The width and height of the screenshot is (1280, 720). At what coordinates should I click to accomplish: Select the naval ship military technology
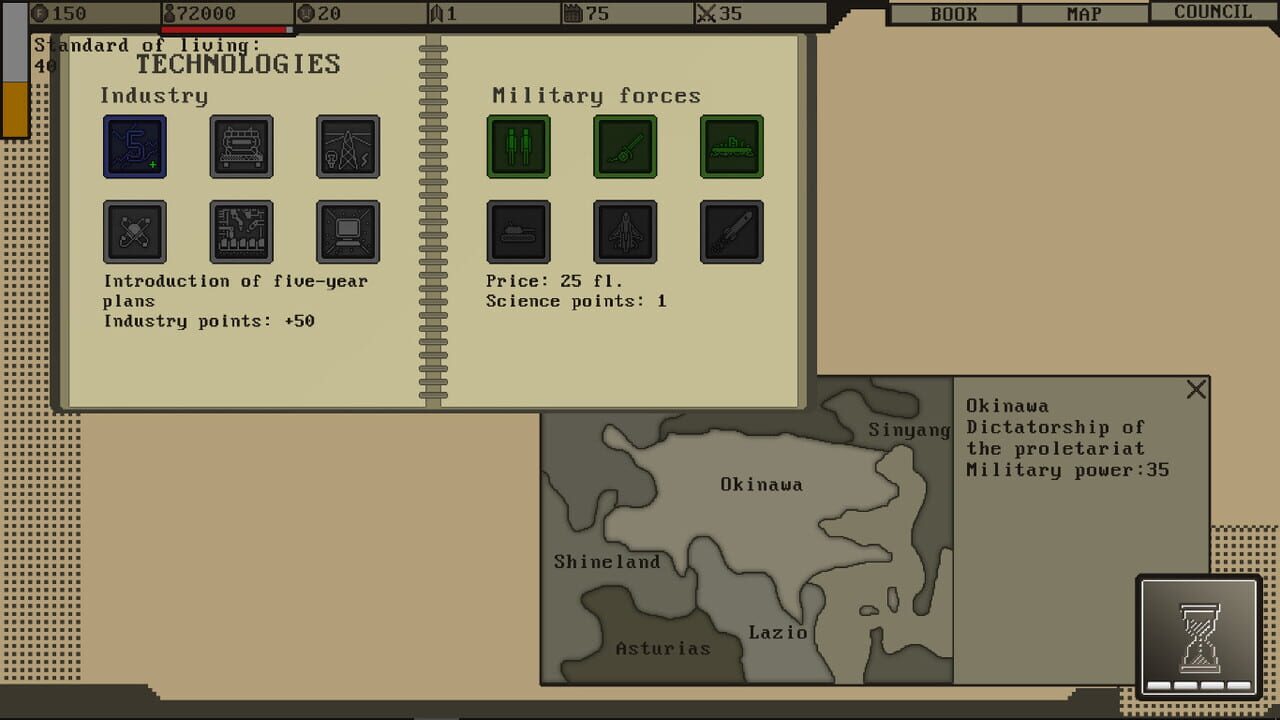[731, 146]
